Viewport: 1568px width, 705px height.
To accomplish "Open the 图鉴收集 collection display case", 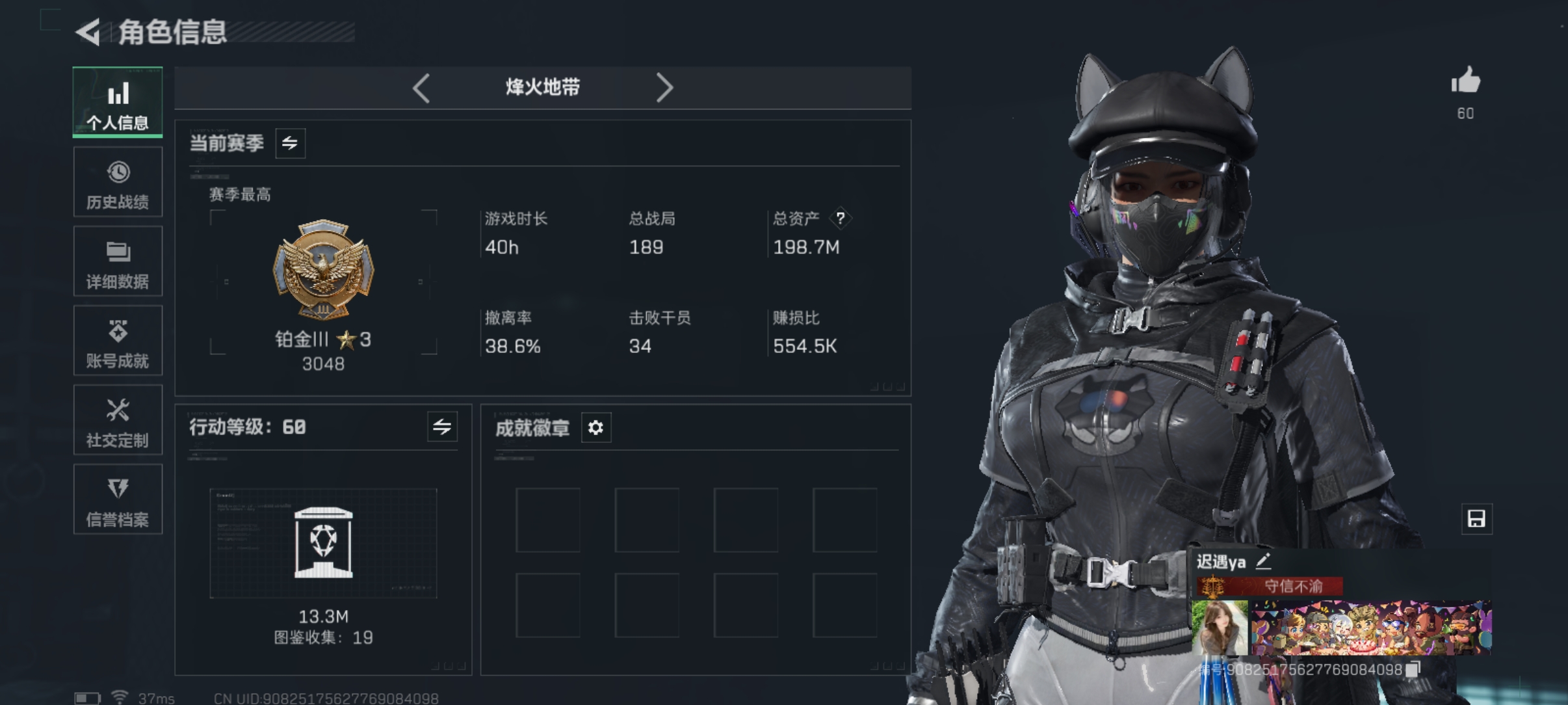I will pyautogui.click(x=323, y=544).
